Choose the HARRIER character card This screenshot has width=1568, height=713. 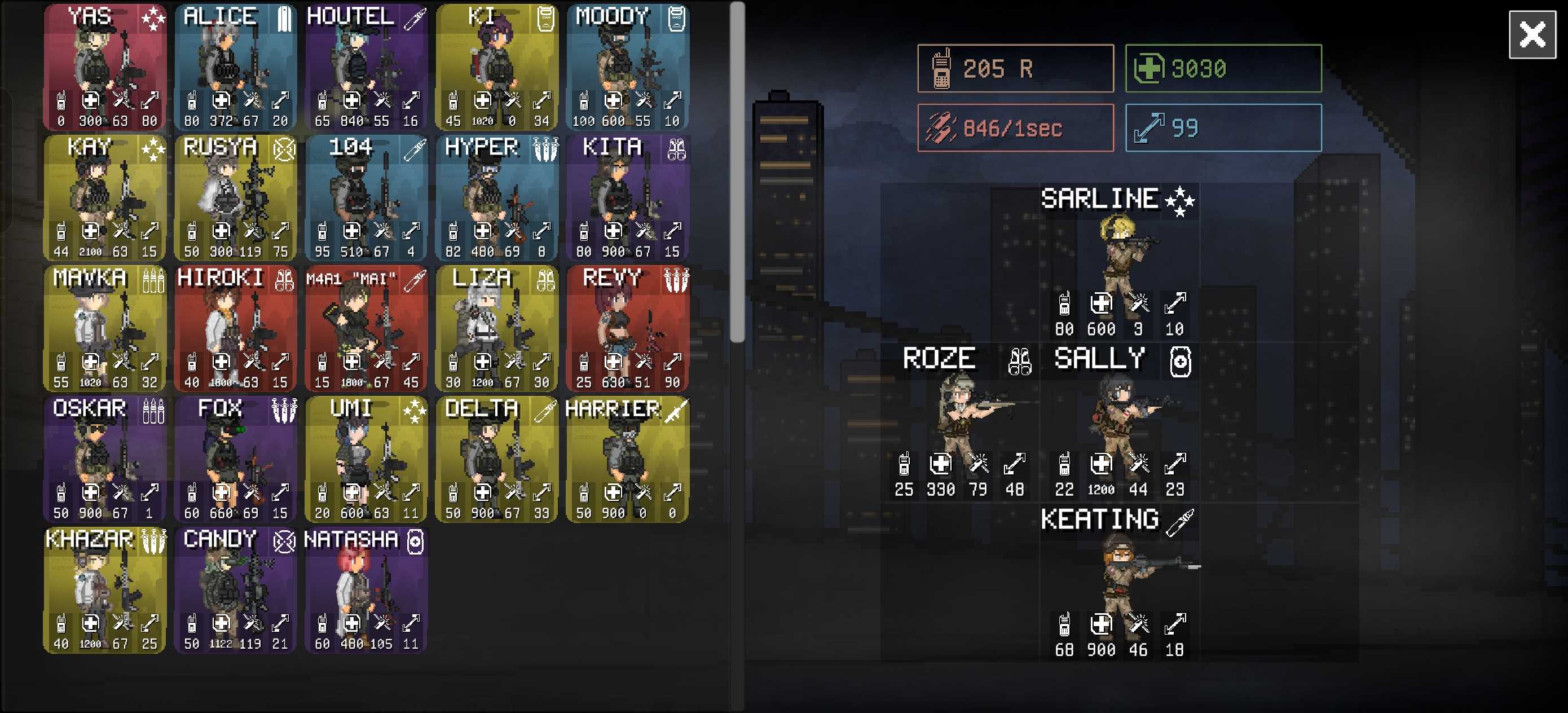click(x=628, y=460)
